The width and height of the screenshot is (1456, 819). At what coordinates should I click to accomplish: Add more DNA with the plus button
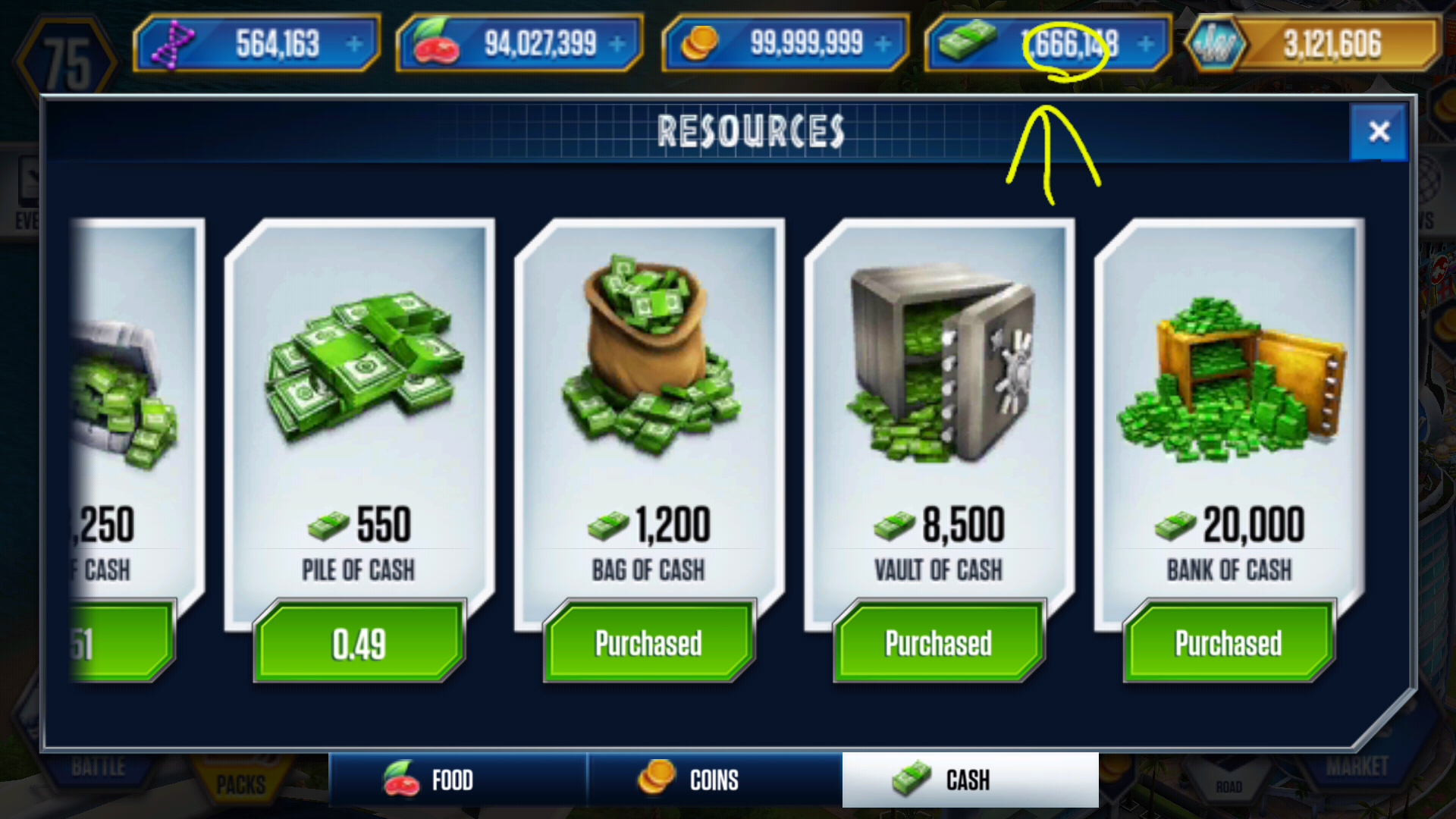pos(354,44)
